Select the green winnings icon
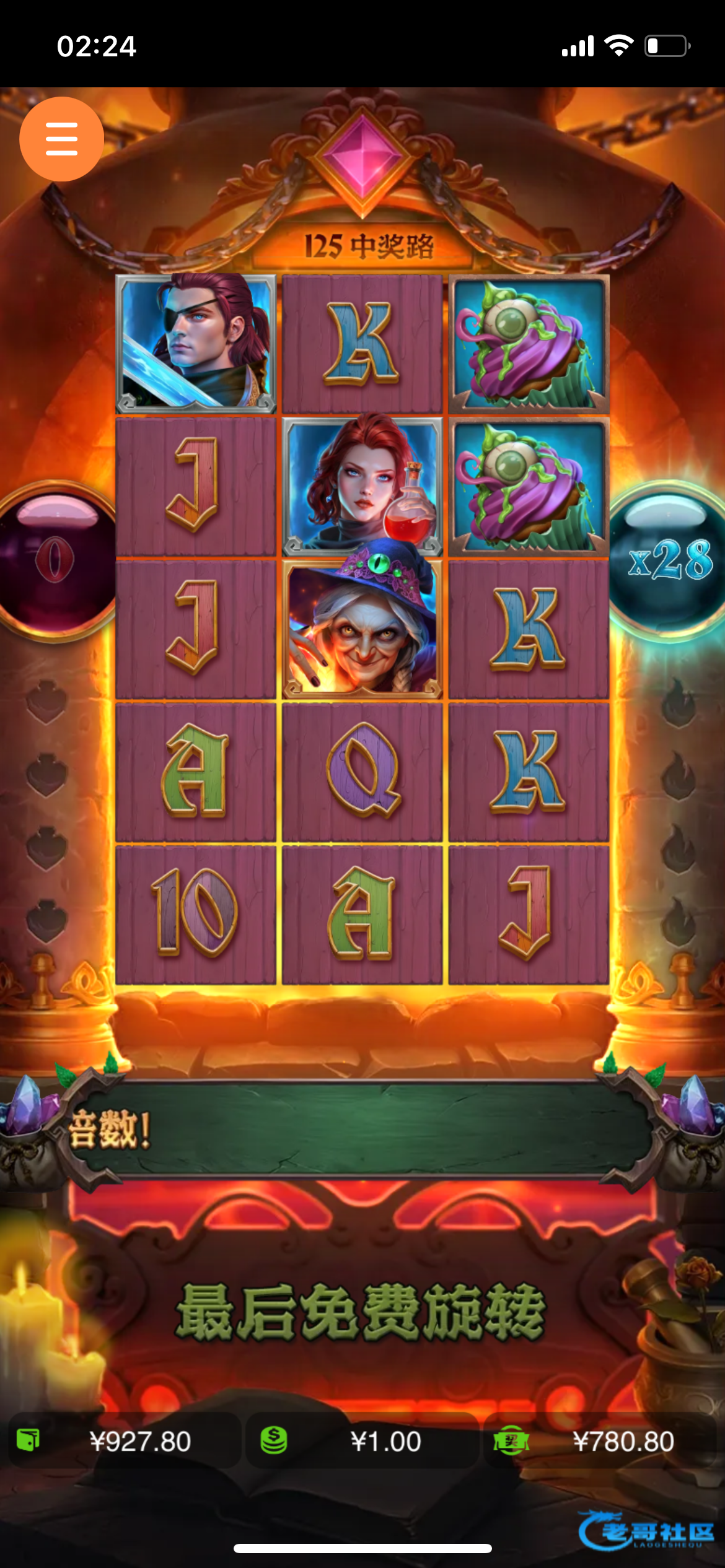Viewport: 725px width, 1568px height. point(511,1439)
